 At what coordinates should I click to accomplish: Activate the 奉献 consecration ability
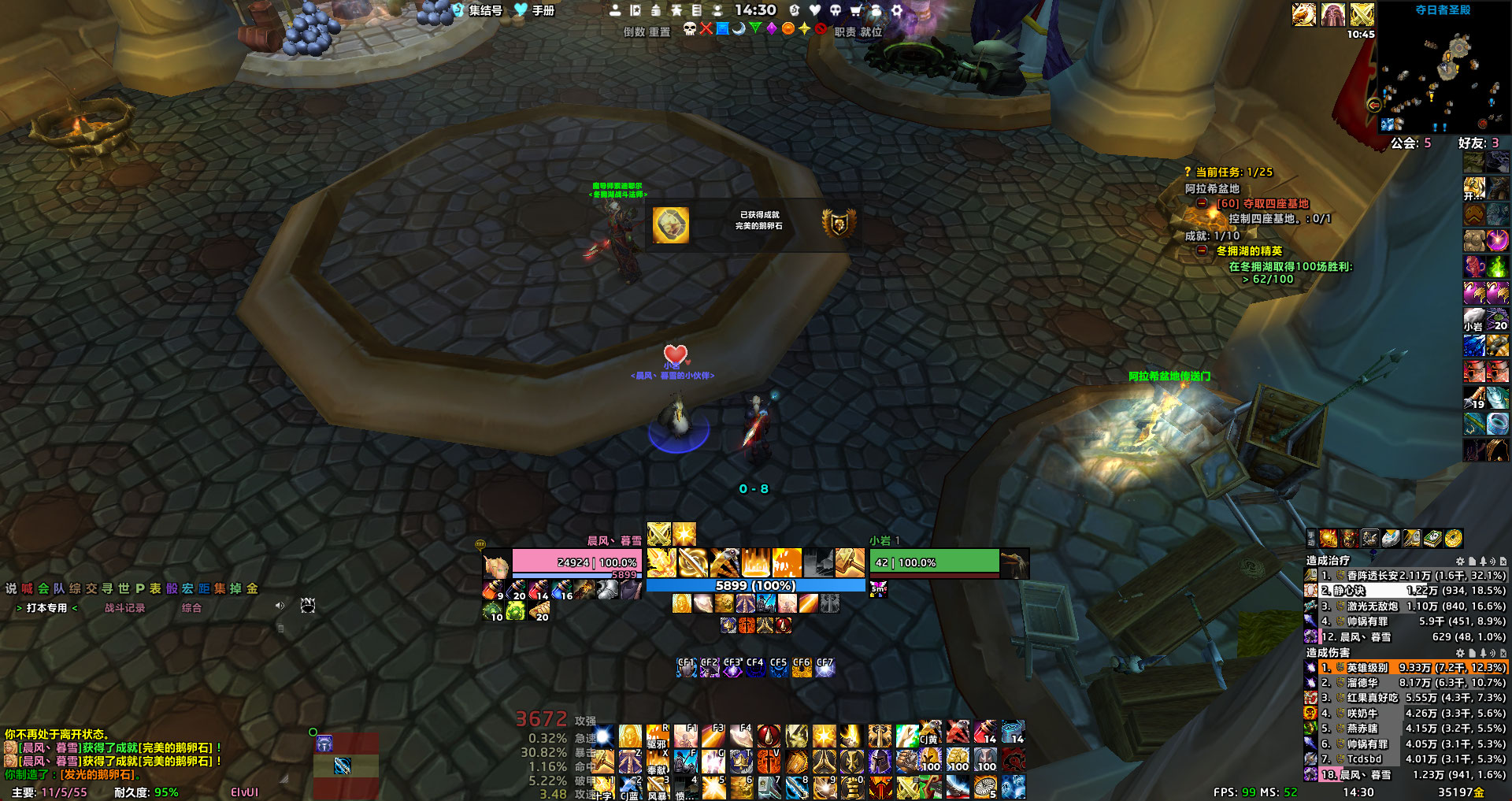[x=657, y=762]
